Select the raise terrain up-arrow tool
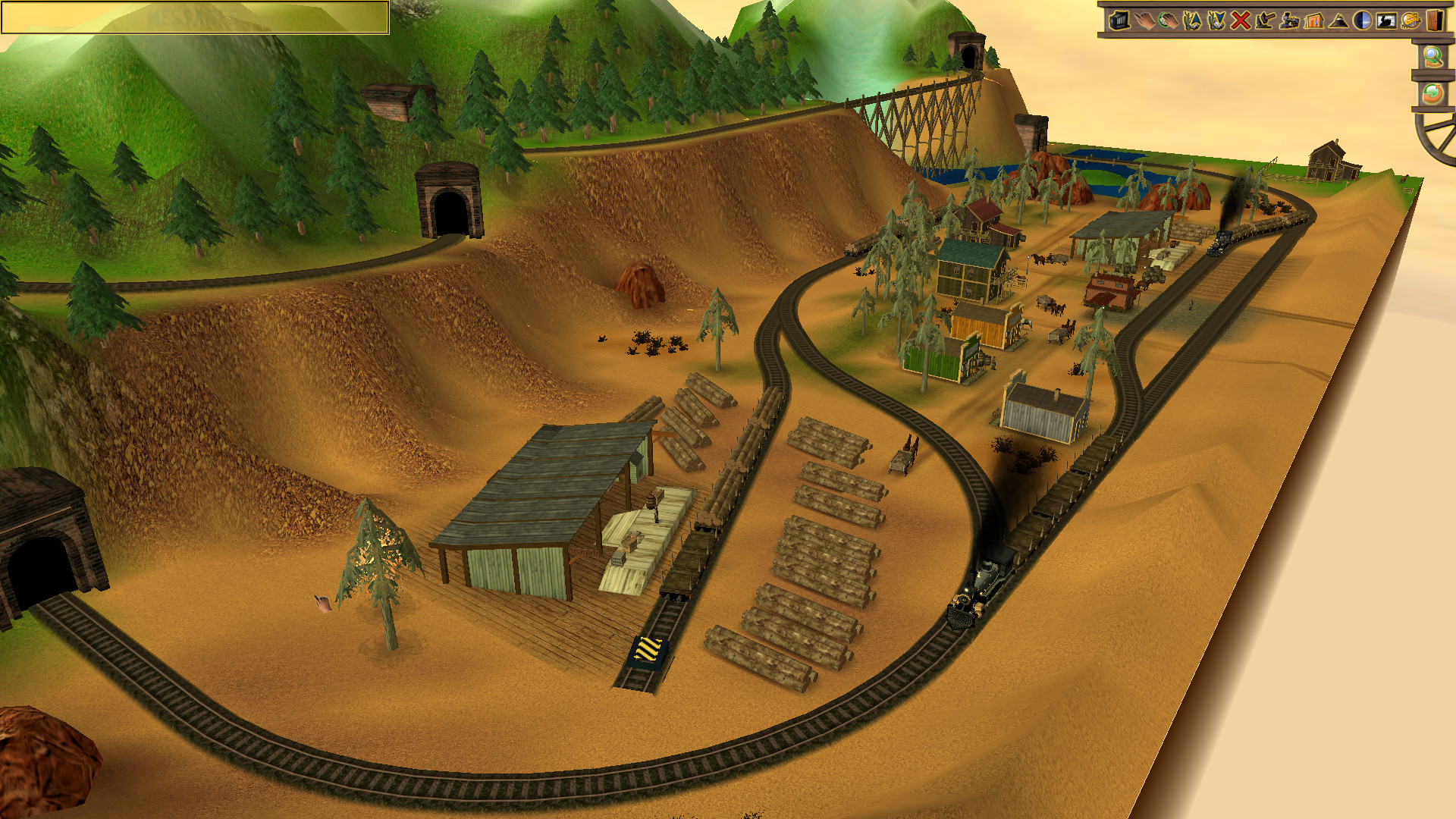The width and height of the screenshot is (1456, 819). pos(1192,21)
